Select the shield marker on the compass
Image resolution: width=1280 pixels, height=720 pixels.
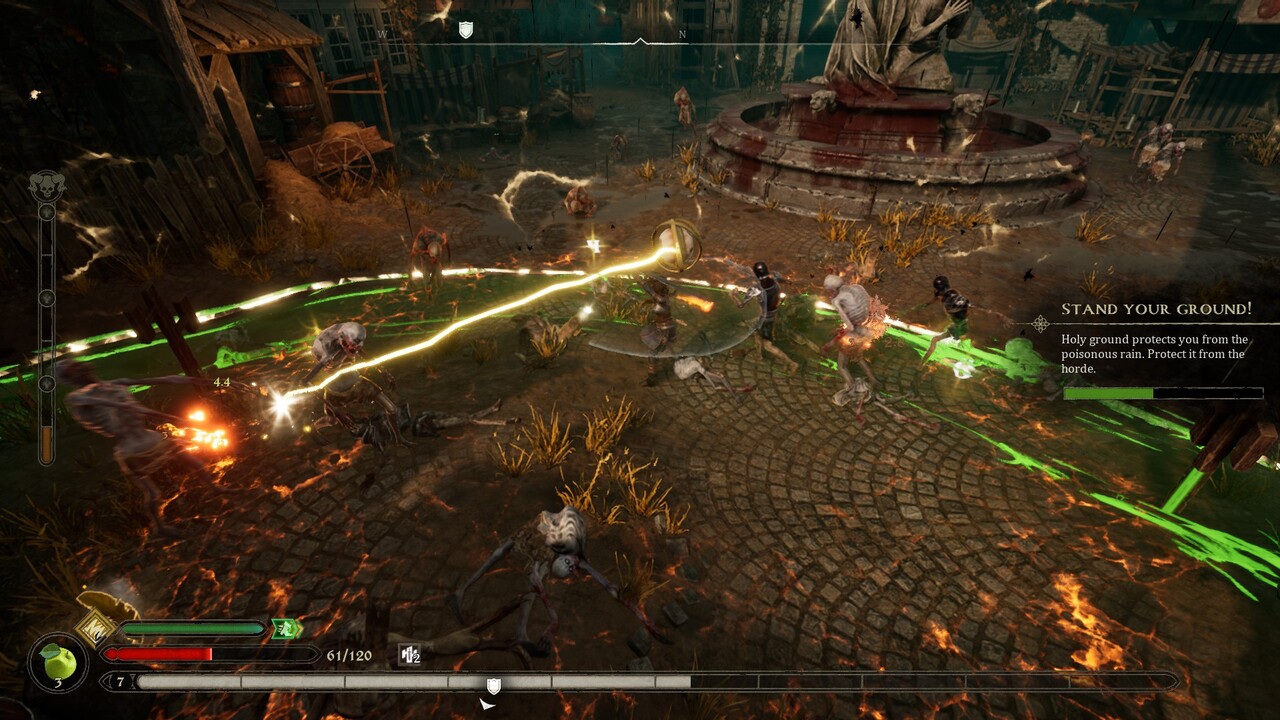tap(465, 30)
